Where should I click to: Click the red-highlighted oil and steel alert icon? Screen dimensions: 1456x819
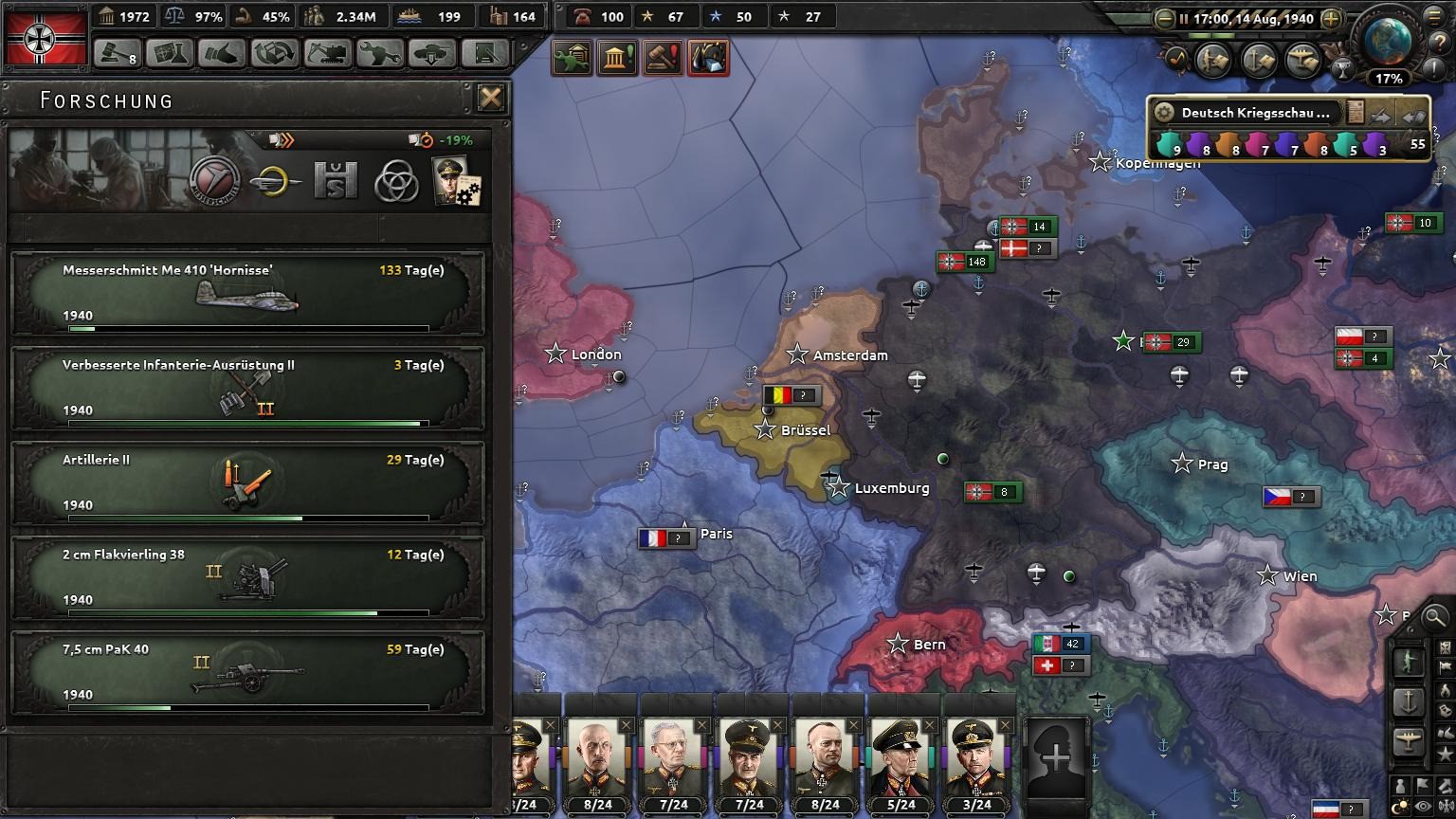709,58
